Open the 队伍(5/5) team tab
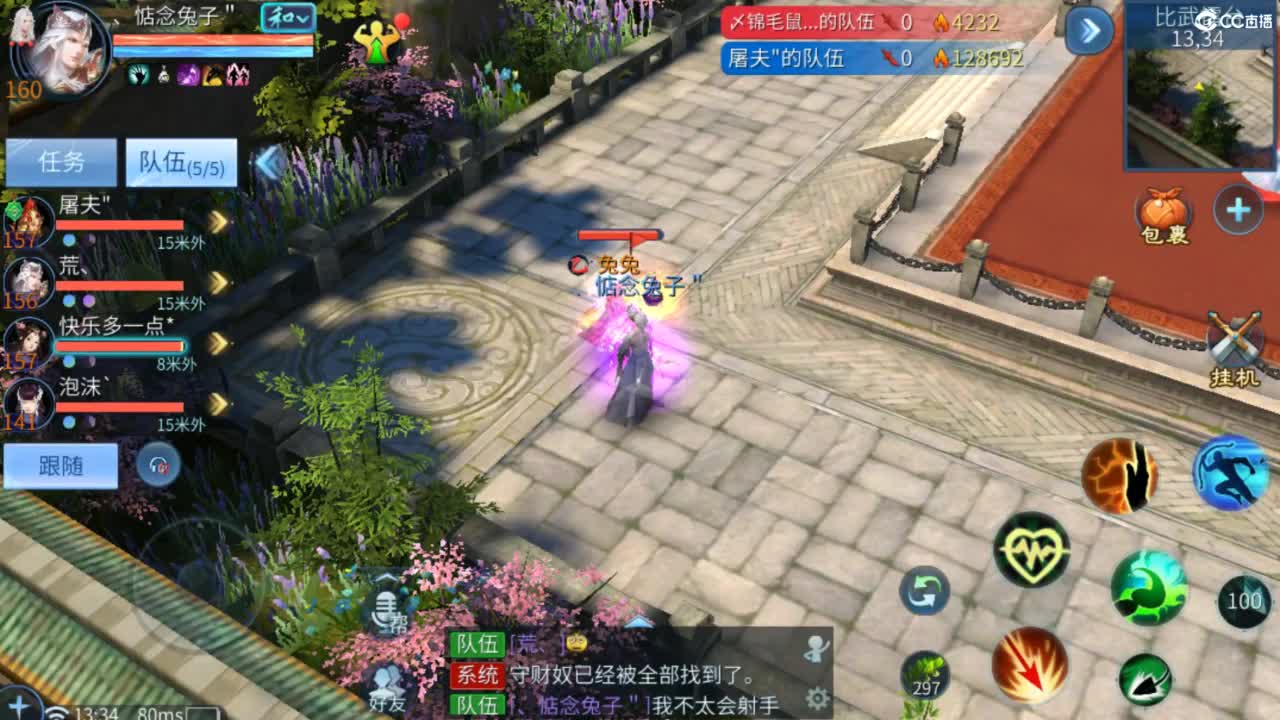1280x720 pixels. click(x=180, y=162)
